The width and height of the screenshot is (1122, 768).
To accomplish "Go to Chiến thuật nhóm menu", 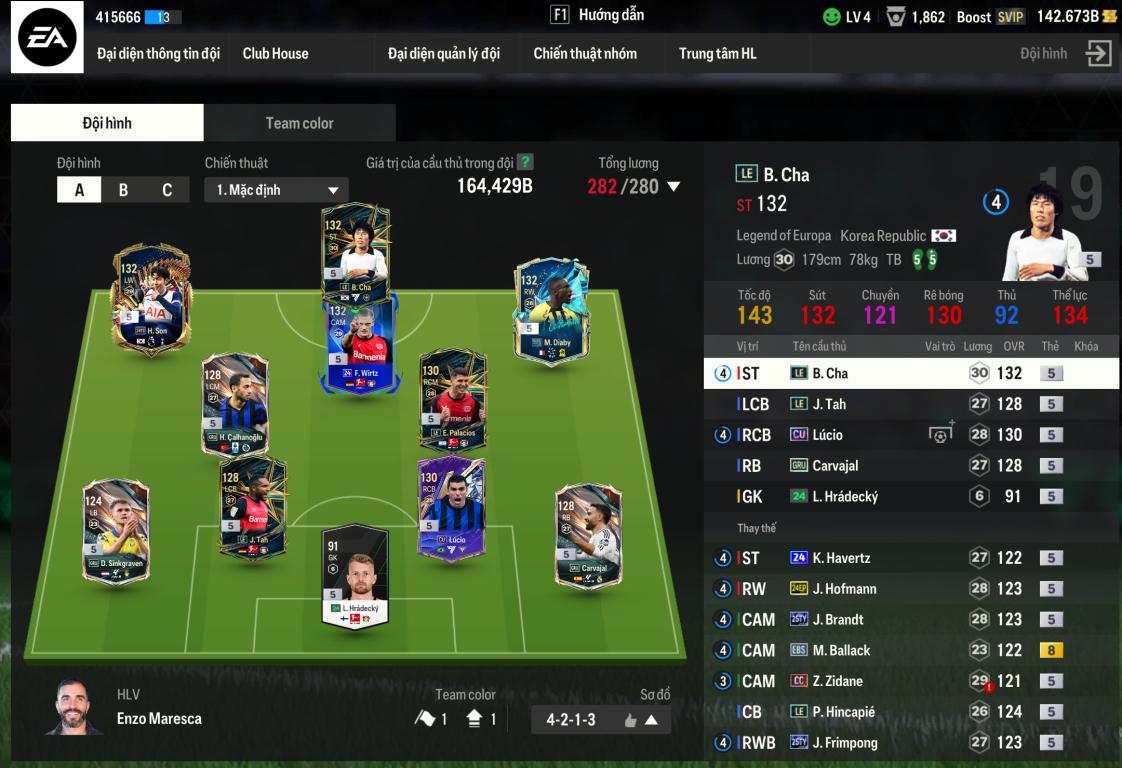I will [x=585, y=54].
